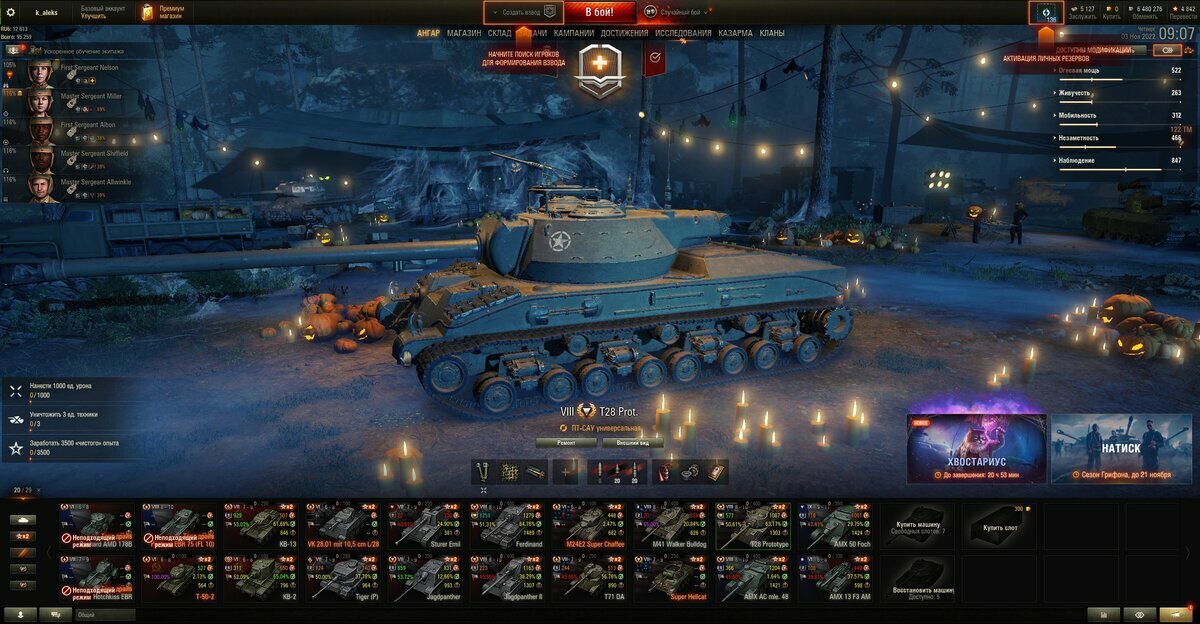This screenshot has width=1200, height=624.
Task: Open Внешний вид exterior customization
Action: pos(633,441)
